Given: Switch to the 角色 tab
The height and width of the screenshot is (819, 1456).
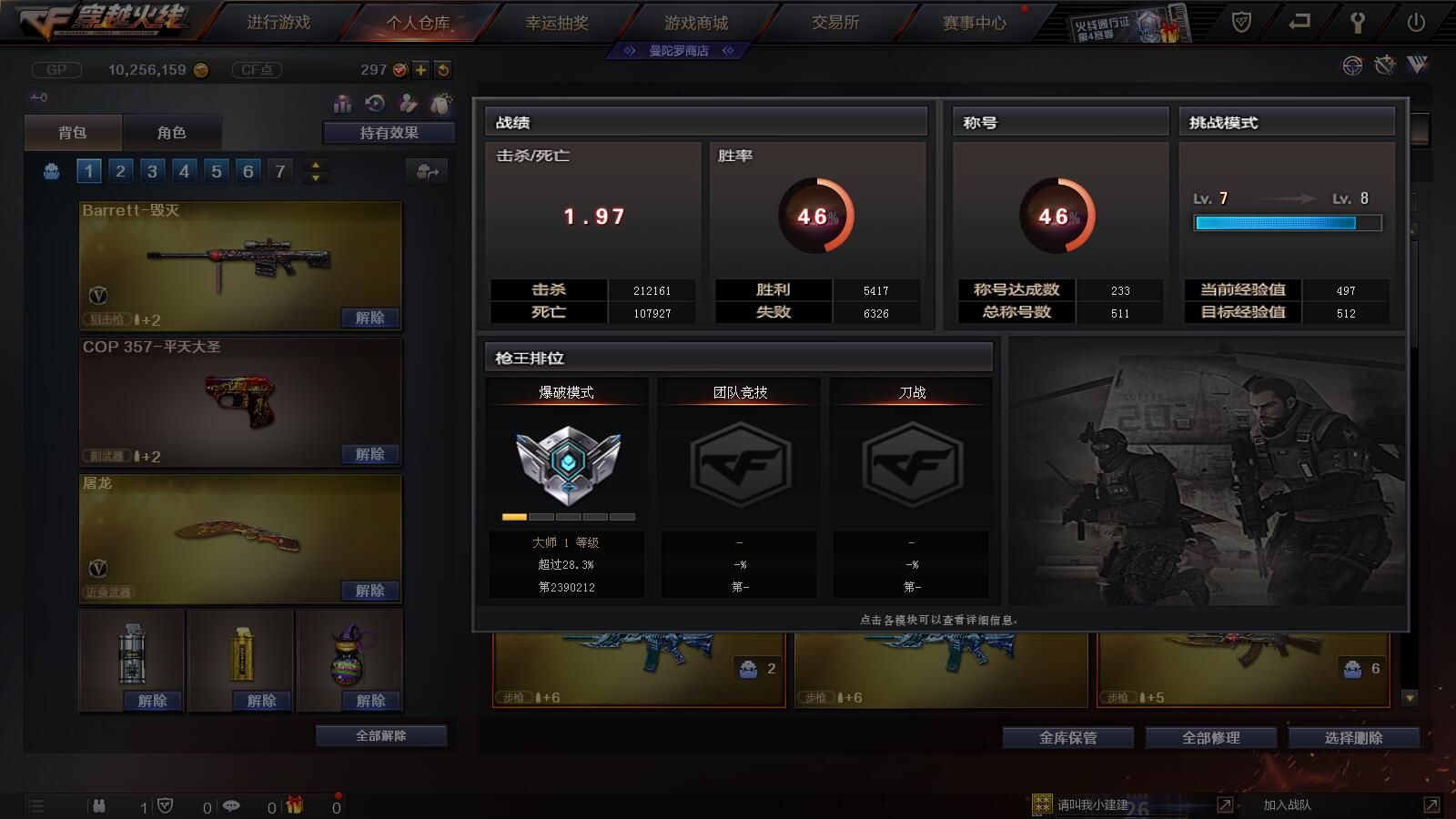Looking at the screenshot, I should [173, 132].
